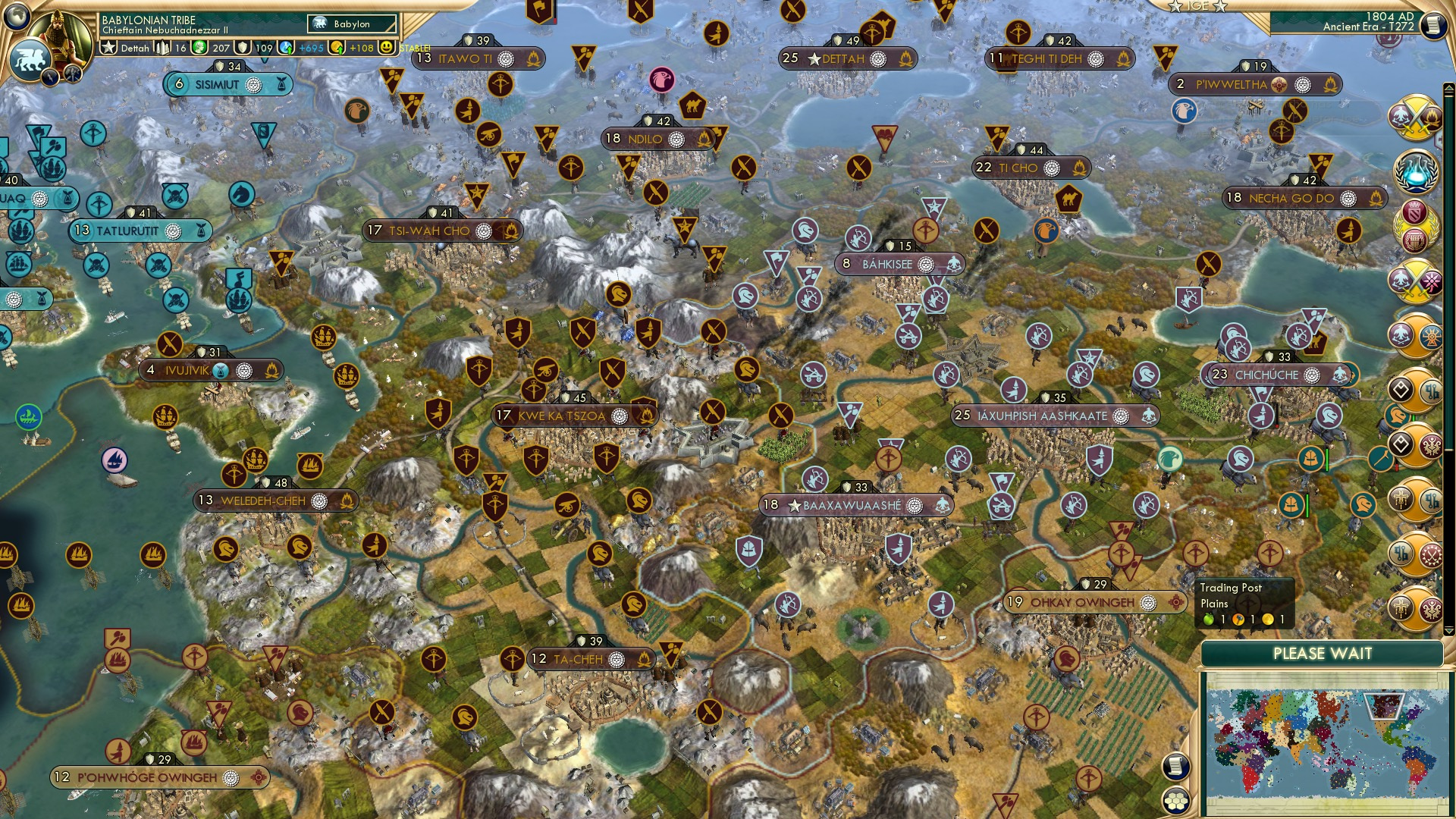Click the Dettah capital star icon
The width and height of the screenshot is (1456, 819).
(109, 48)
